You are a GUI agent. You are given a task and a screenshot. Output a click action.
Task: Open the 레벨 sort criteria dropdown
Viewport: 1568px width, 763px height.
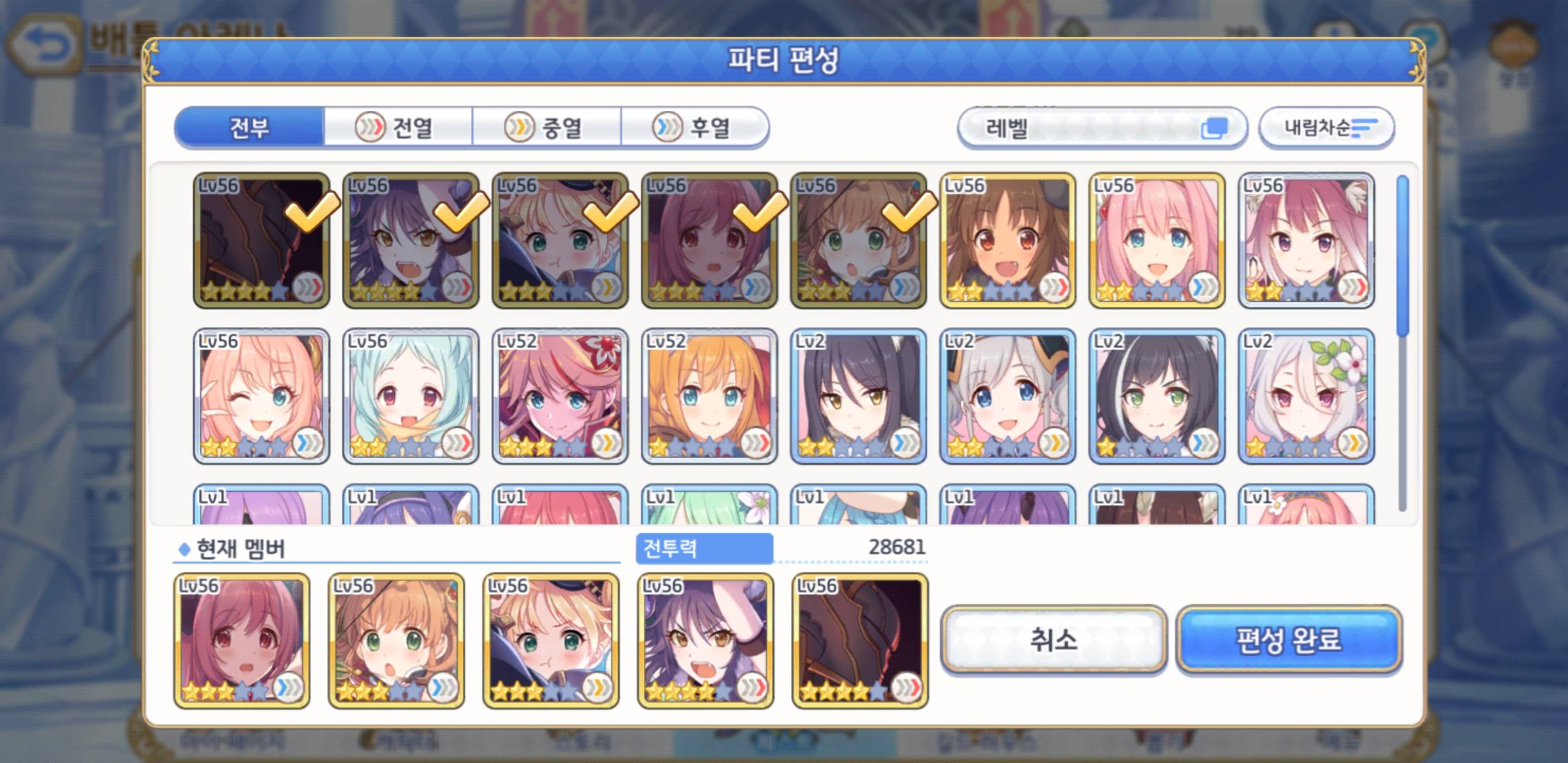[x=1102, y=128]
